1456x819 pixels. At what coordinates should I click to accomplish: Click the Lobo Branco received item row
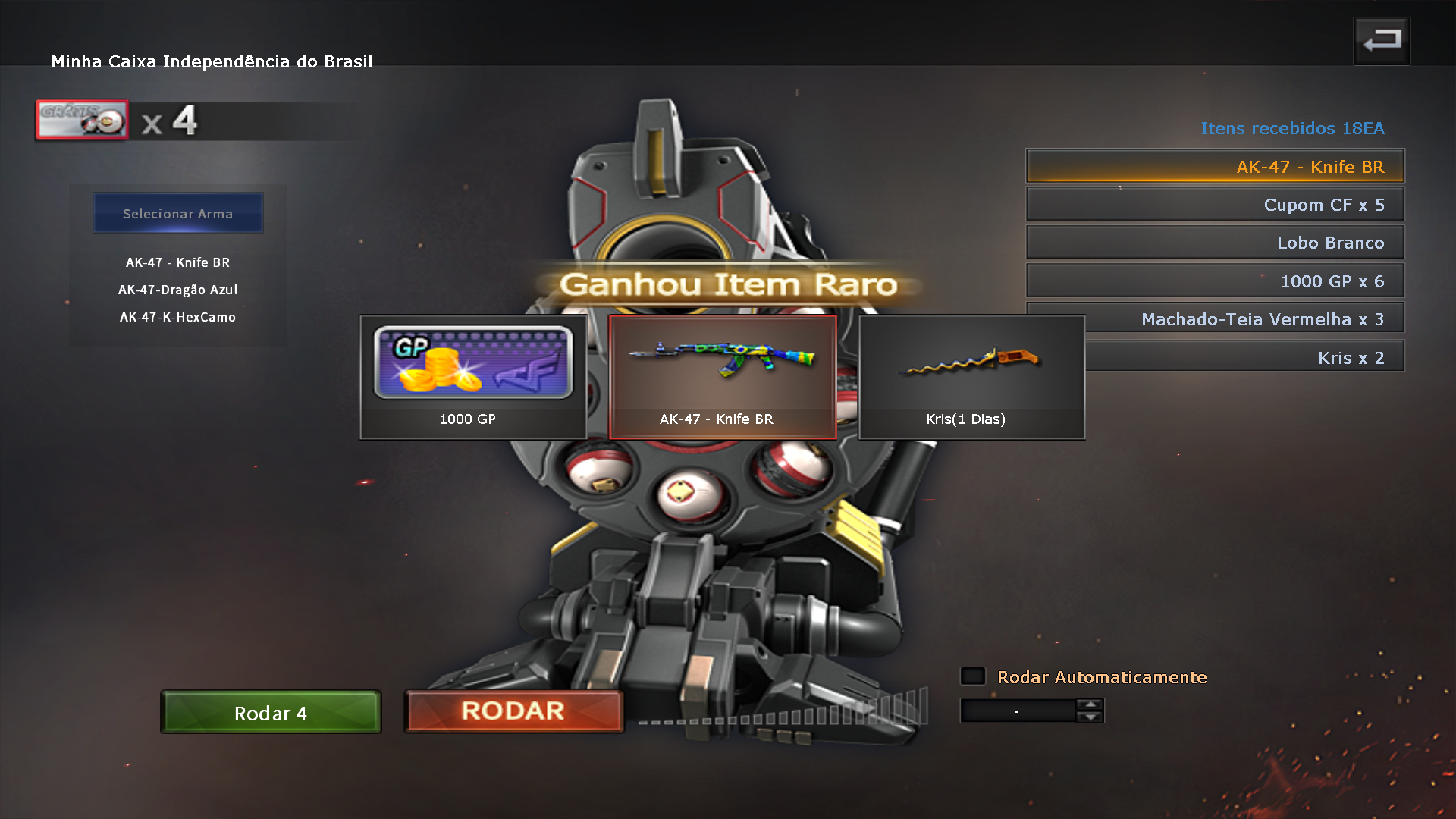(x=1215, y=243)
